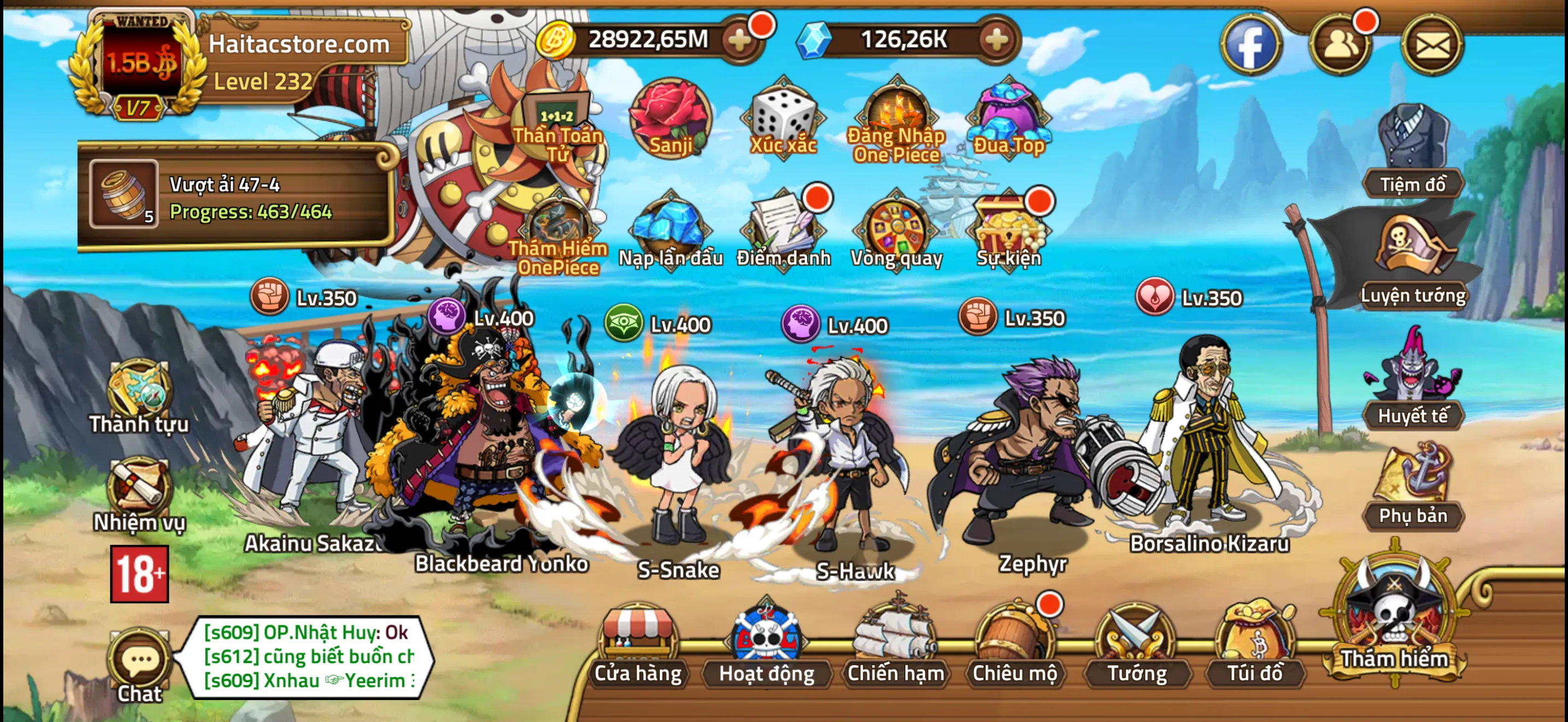1568x722 pixels.
Task: Spin the Vòng quay wheel
Action: click(x=898, y=231)
